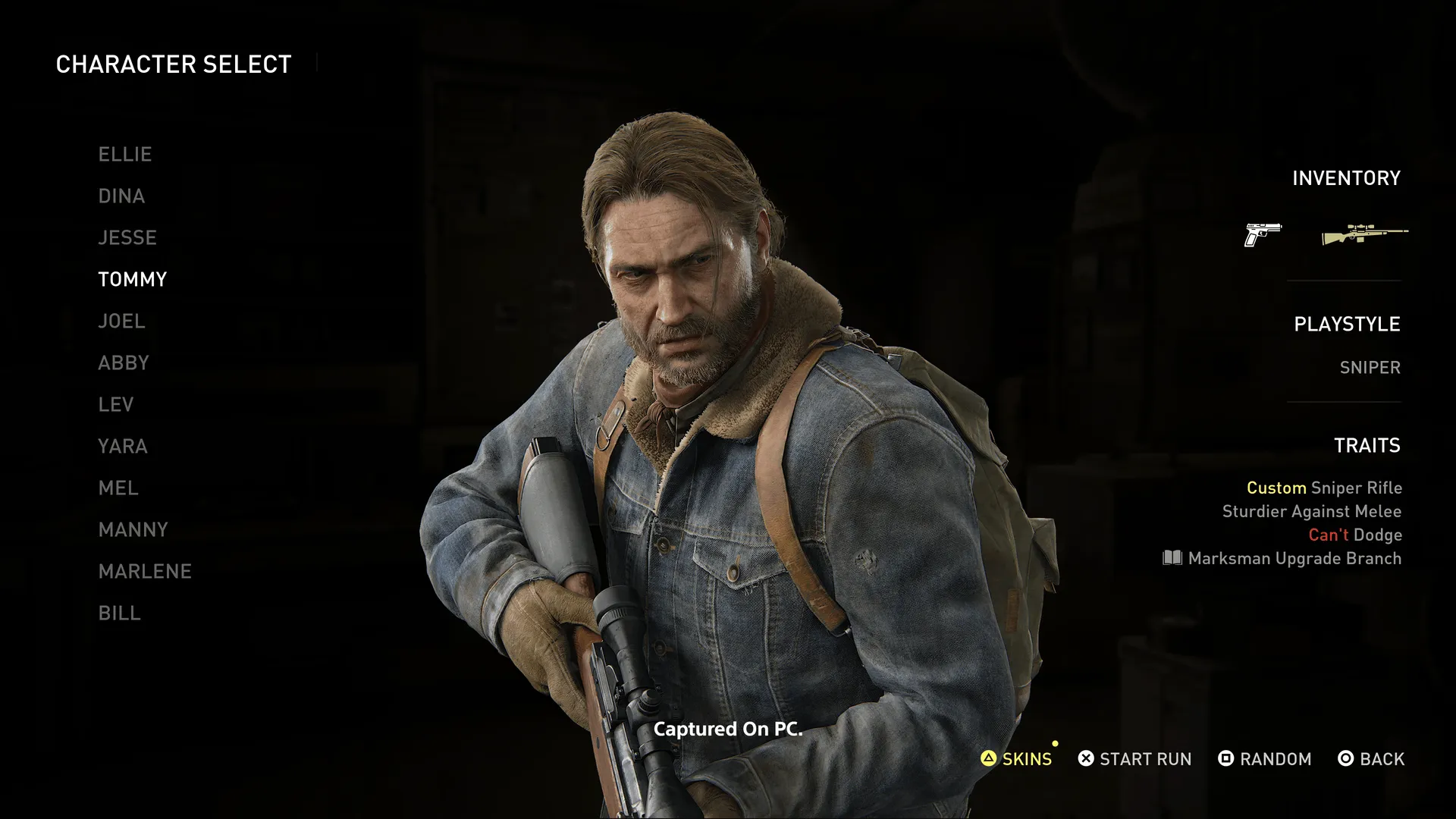The height and width of the screenshot is (819, 1456).
Task: Click the CHARACTER SELECT heading
Action: (174, 64)
